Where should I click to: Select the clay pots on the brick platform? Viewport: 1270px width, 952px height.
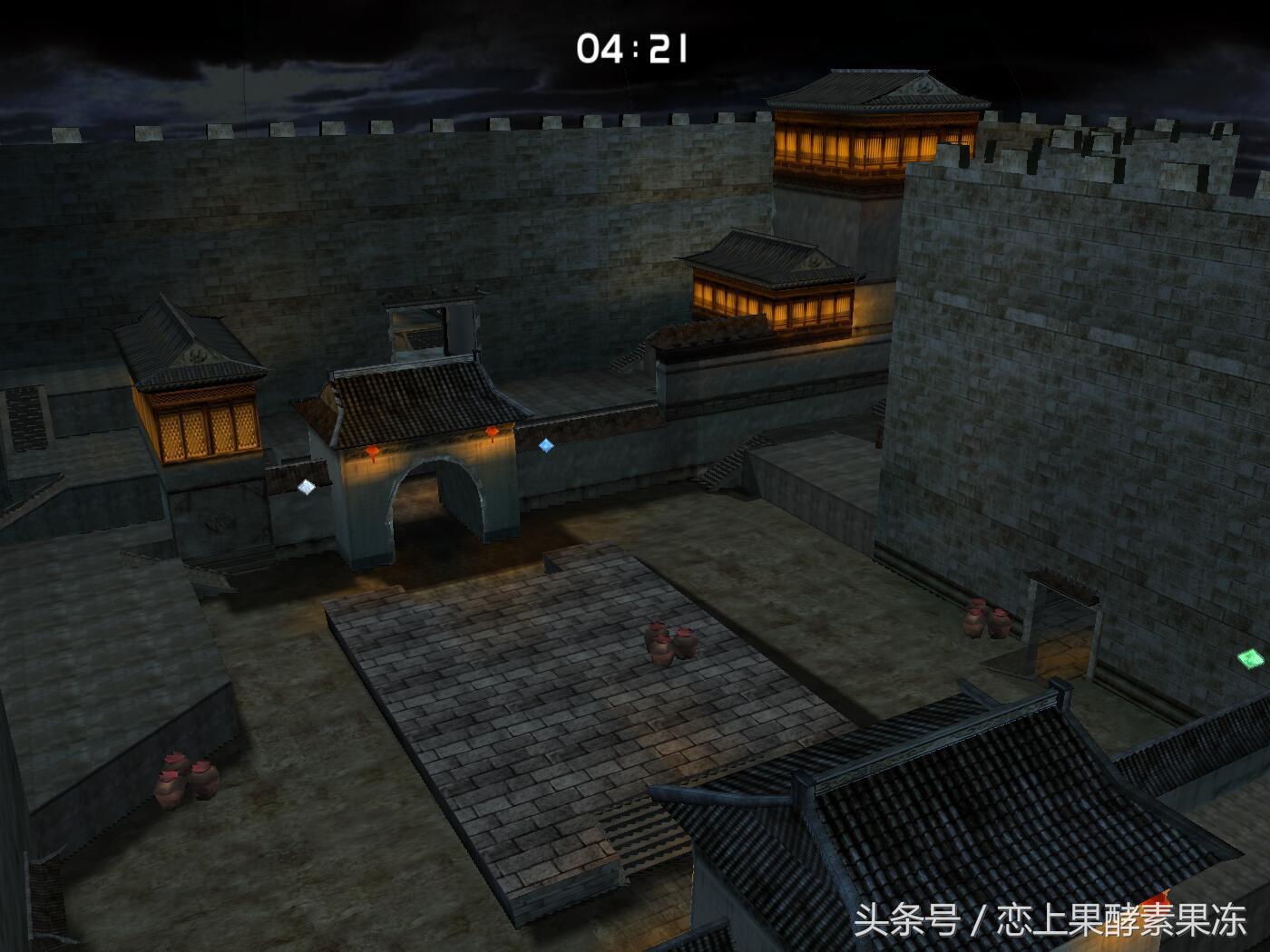coord(668,644)
